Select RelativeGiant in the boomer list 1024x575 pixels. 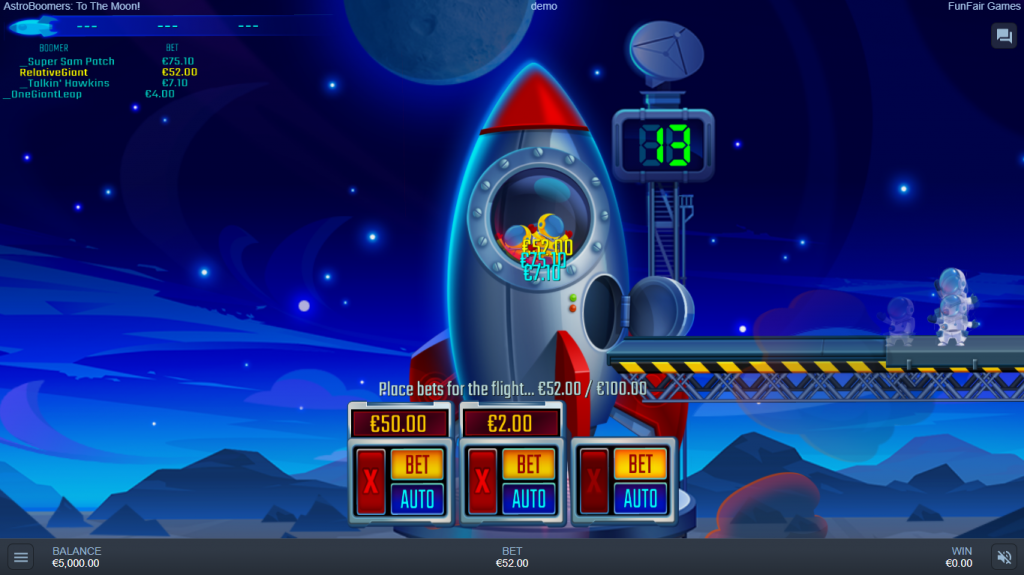click(x=54, y=72)
